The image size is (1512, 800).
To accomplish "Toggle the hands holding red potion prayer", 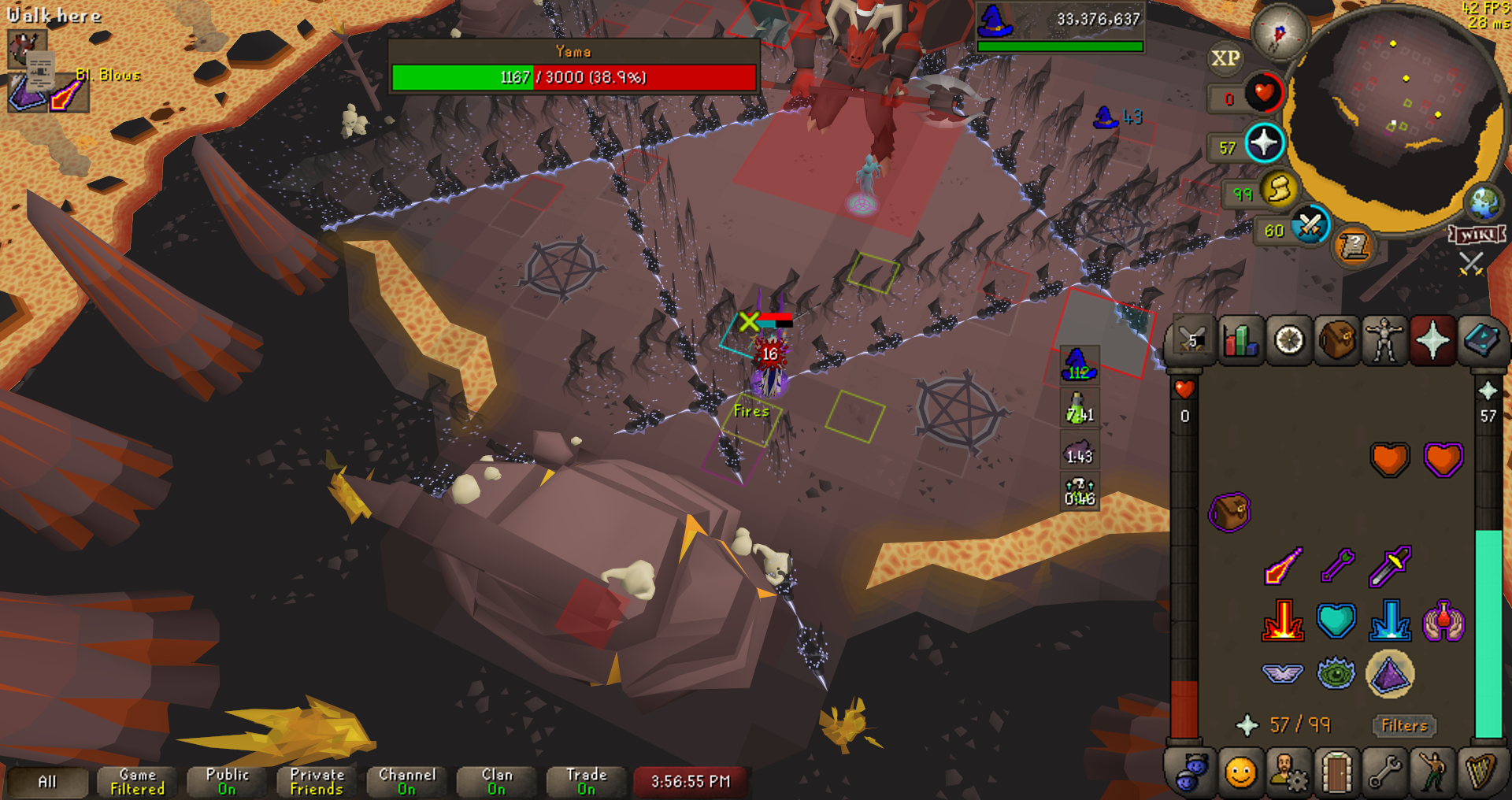I will click(1443, 620).
